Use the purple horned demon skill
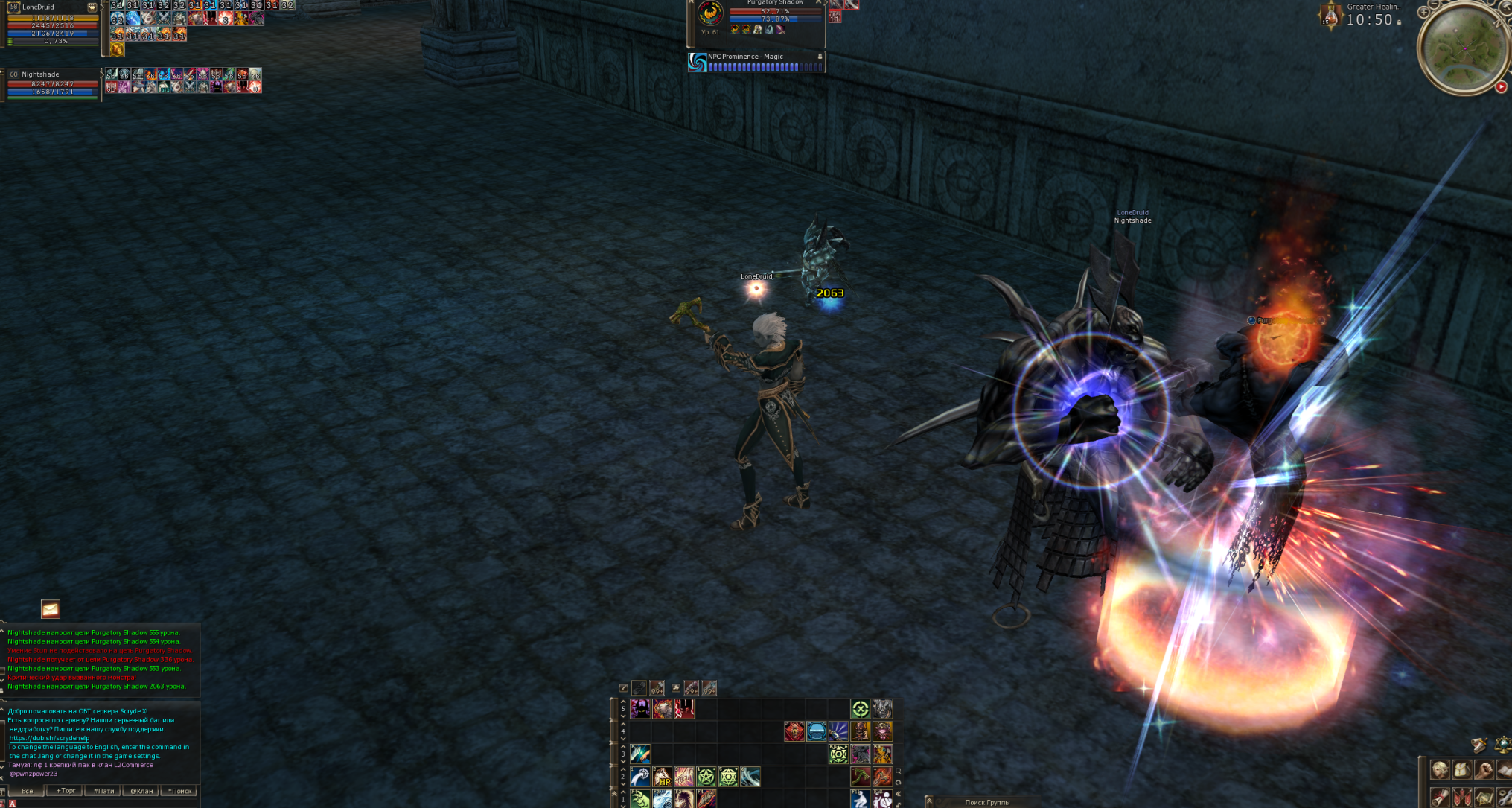The height and width of the screenshot is (808, 1512). coord(640,709)
